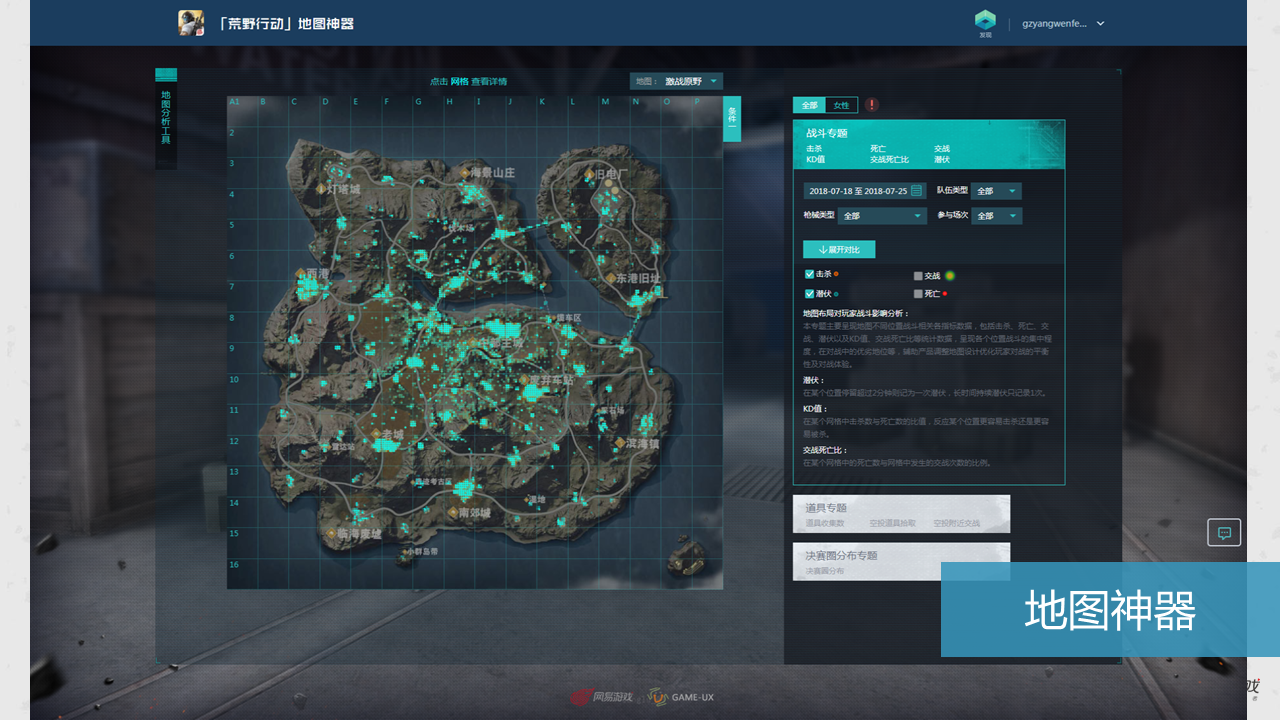This screenshot has width=1280, height=720.
Task: Click the 展开对比 button
Action: point(838,250)
